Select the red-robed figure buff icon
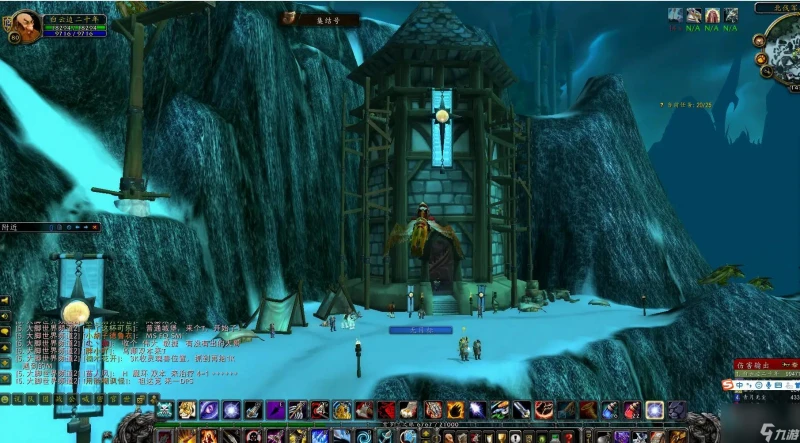The width and height of the screenshot is (800, 443). click(711, 15)
